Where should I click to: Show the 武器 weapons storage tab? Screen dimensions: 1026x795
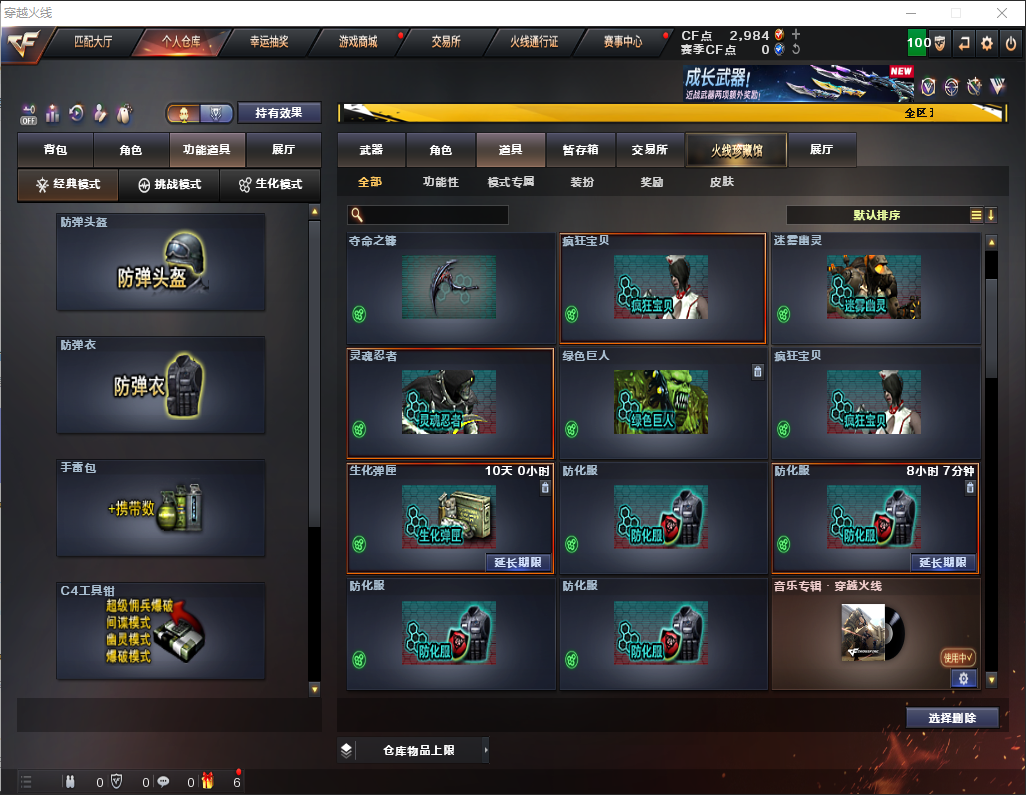click(x=371, y=150)
